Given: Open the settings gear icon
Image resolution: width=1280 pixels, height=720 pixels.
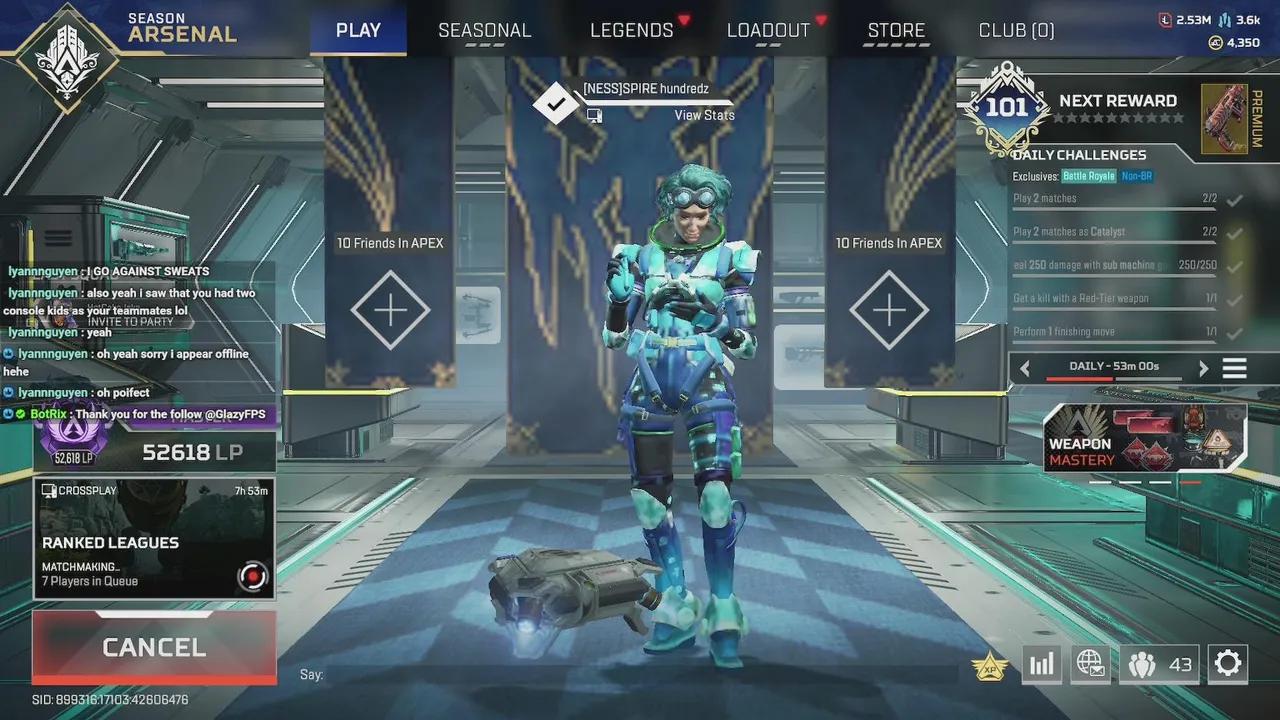Looking at the screenshot, I should point(1227,663).
